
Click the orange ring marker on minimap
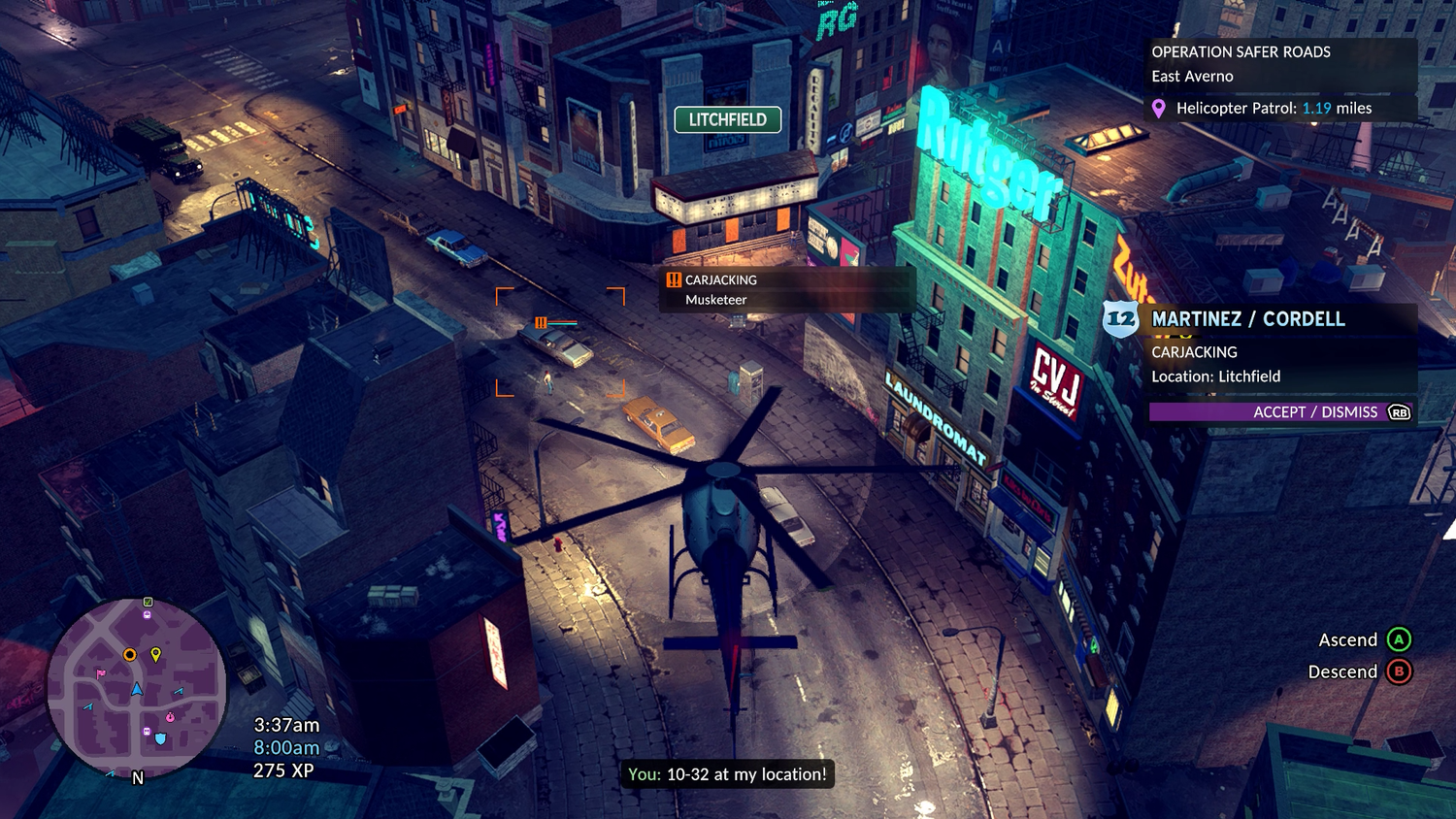129,655
